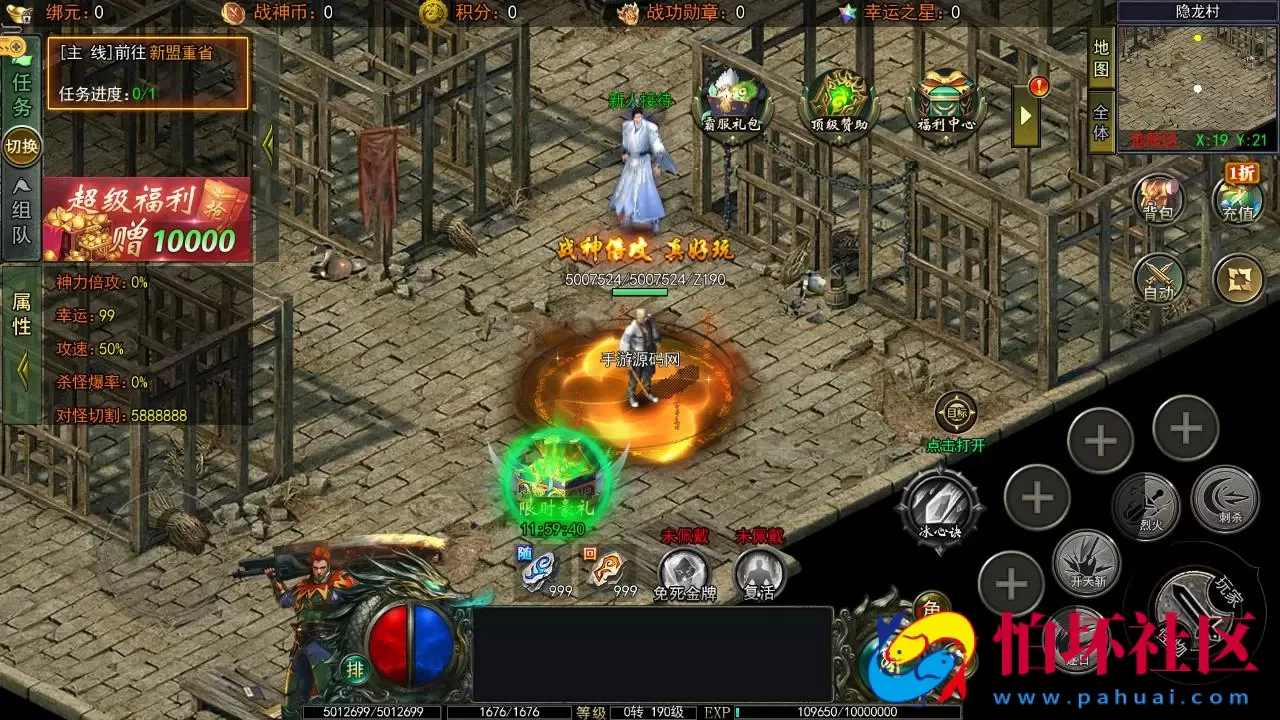The image size is (1280, 720).
Task: Switch to the 全体 tab beside the minimap
Action: point(1101,121)
